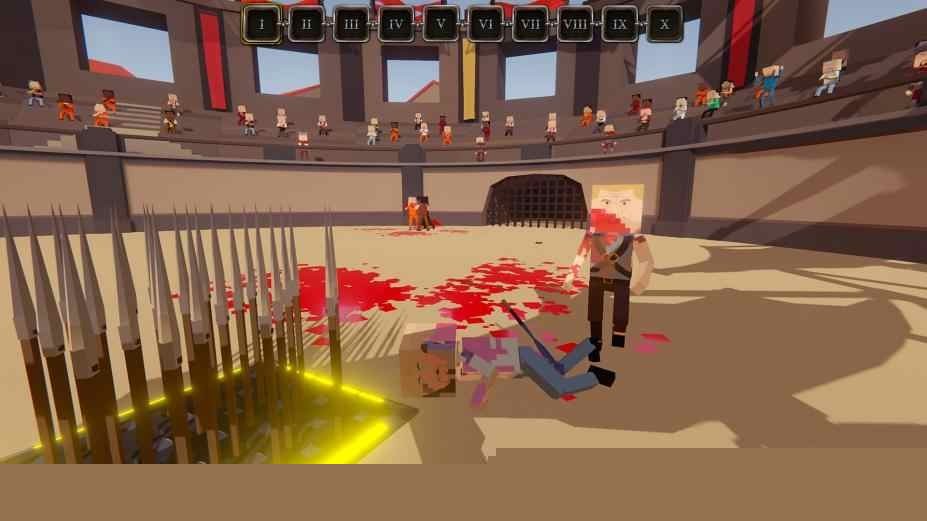Select the IX numeral slot
This screenshot has width=927, height=521.
[x=620, y=24]
